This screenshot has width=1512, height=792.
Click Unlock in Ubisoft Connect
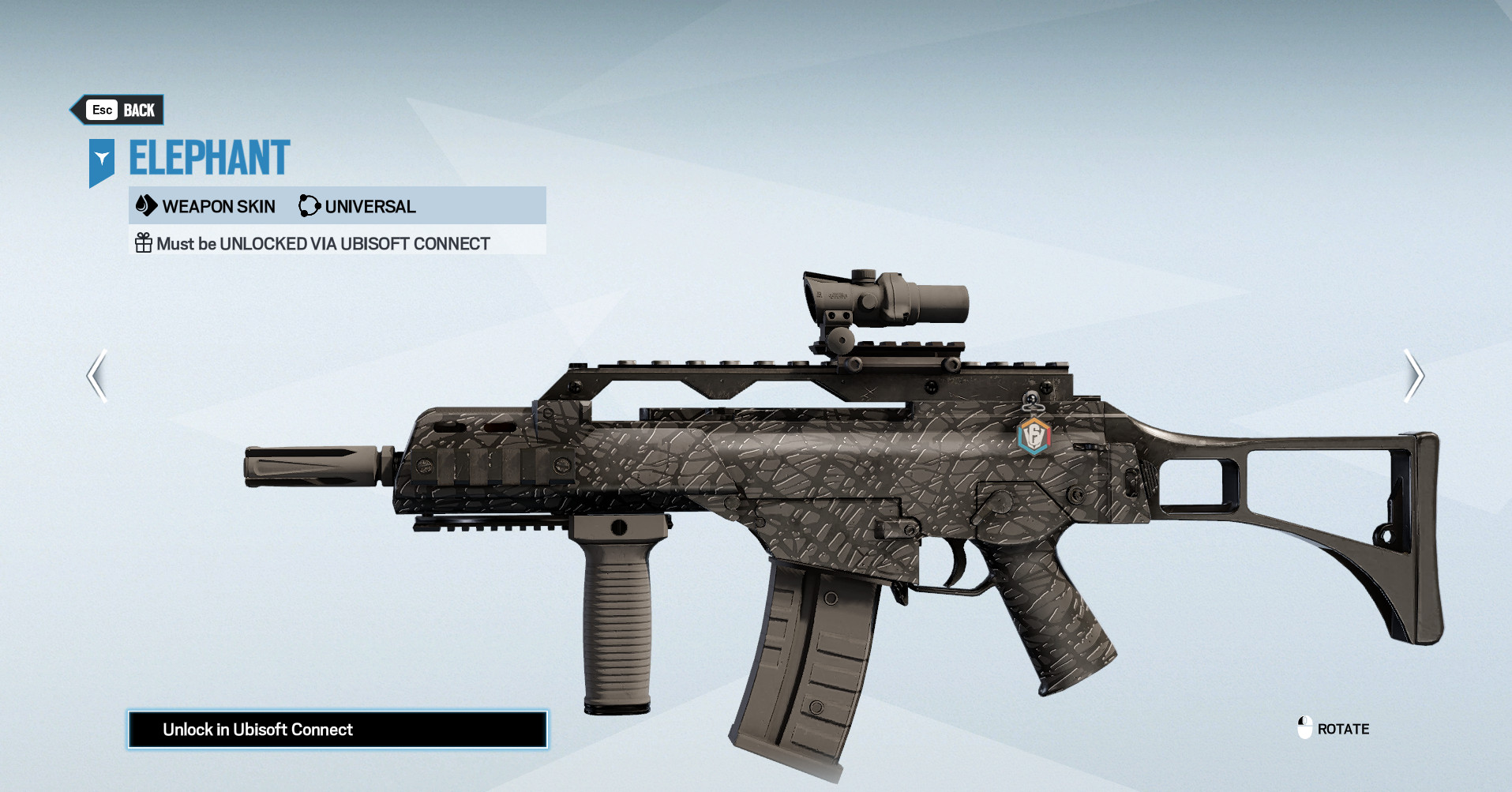tap(337, 730)
